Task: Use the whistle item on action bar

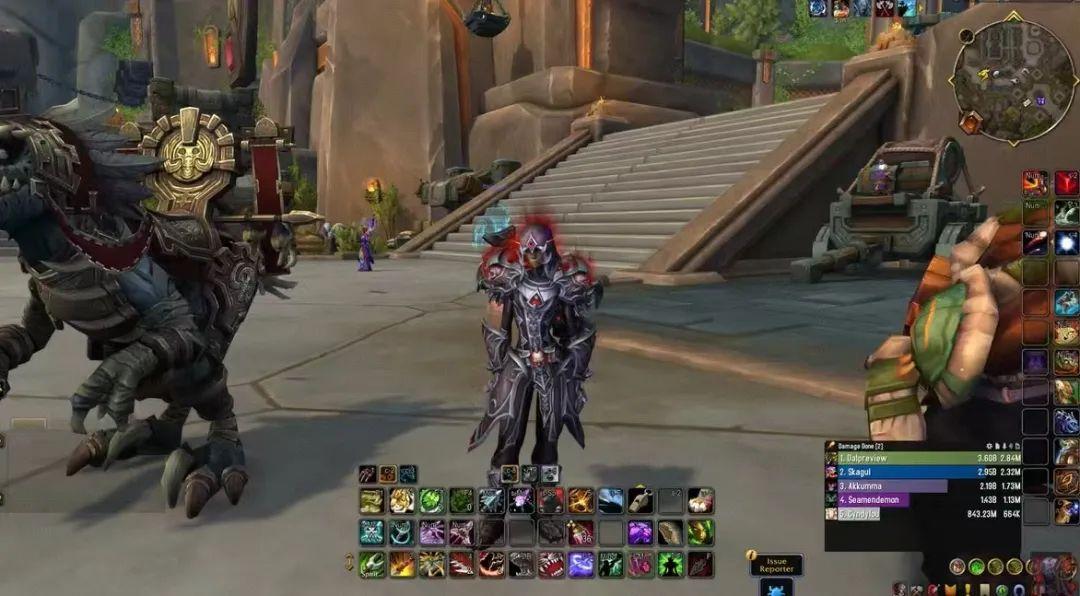Action: 640,500
